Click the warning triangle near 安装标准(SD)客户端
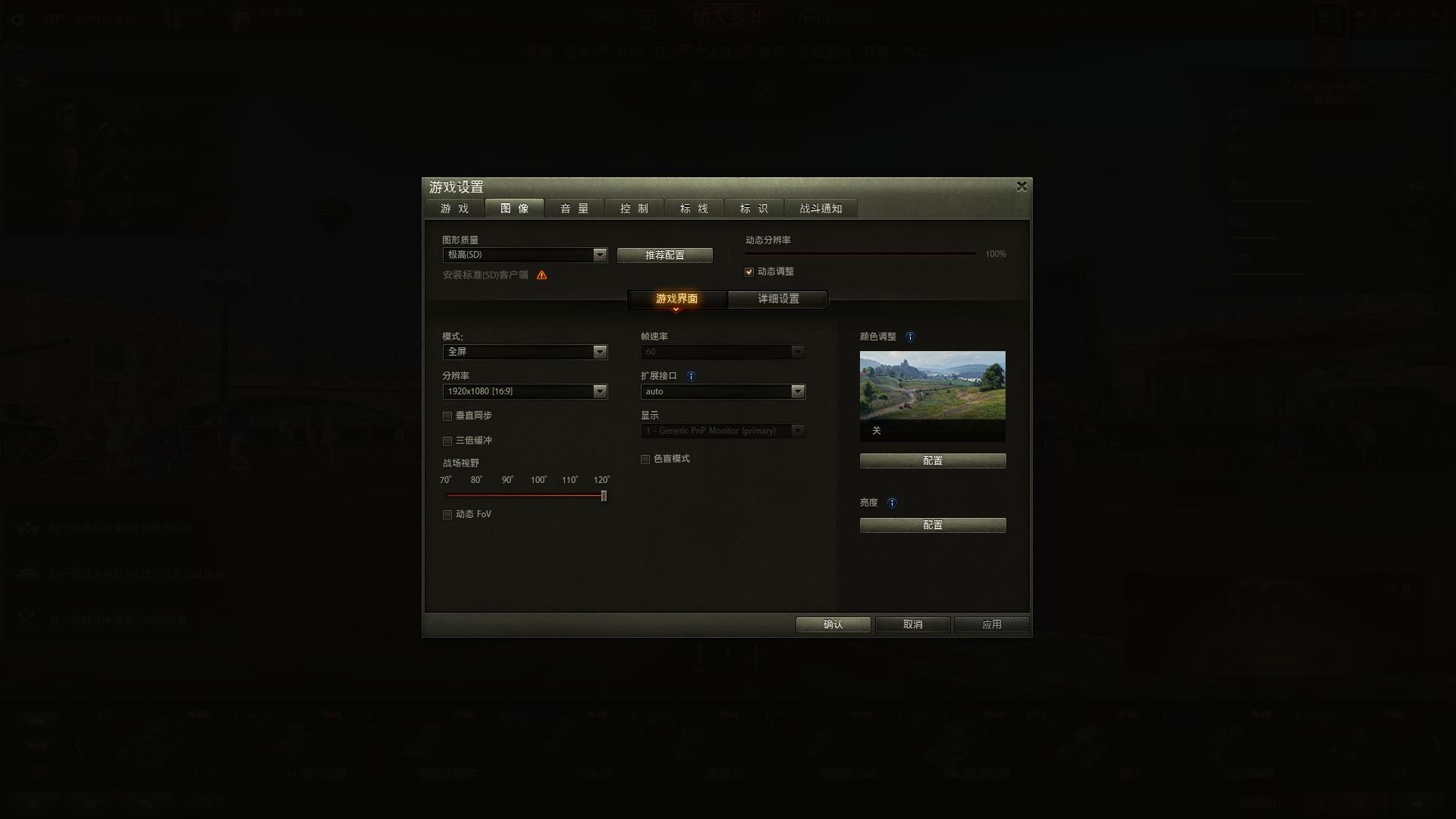 point(541,275)
